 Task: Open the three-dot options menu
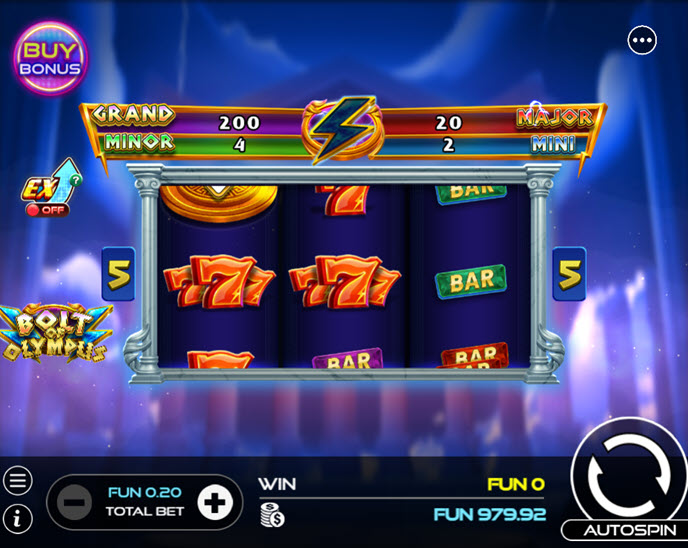click(x=642, y=40)
